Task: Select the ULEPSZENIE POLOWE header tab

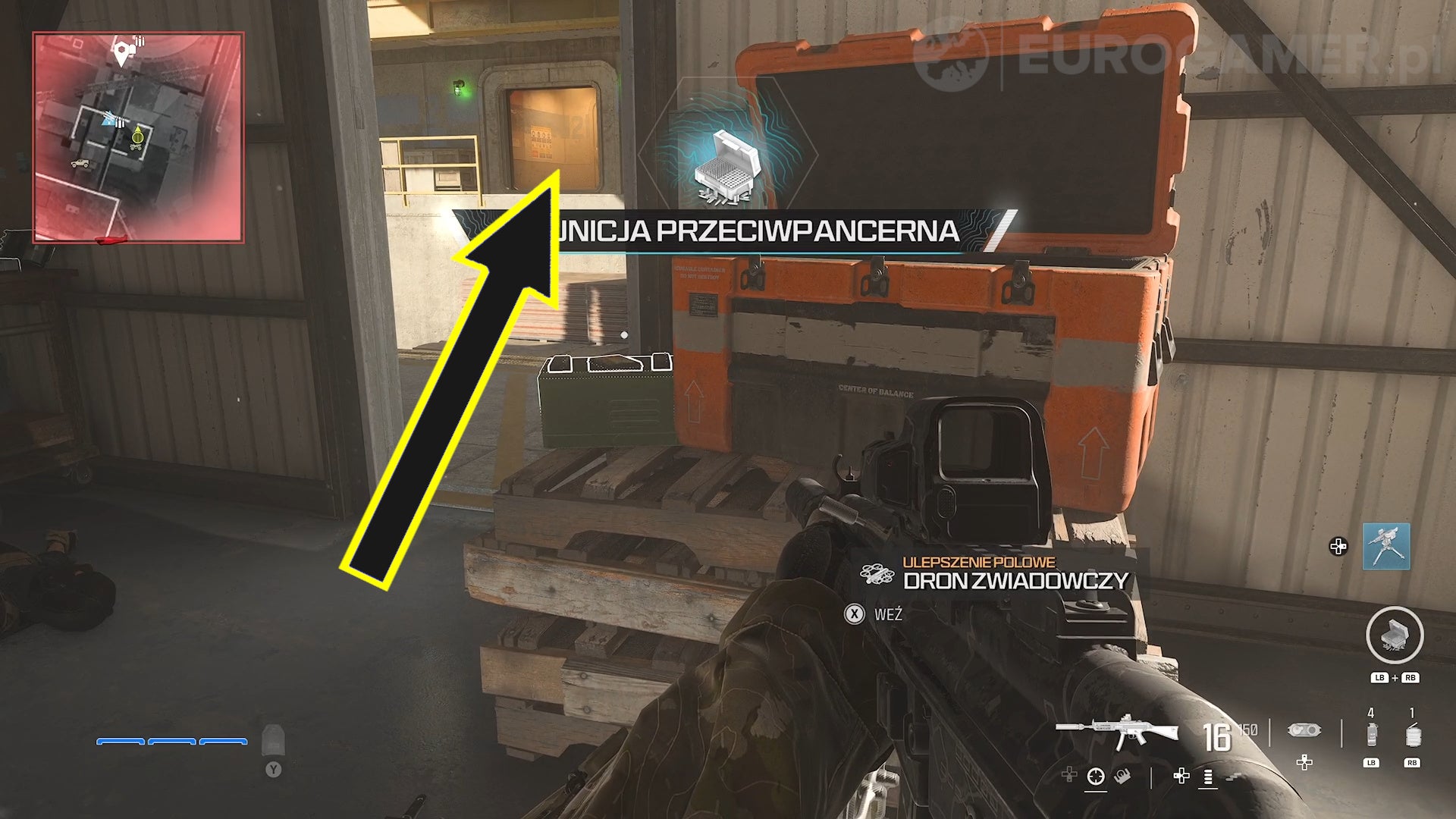Action: click(x=979, y=563)
